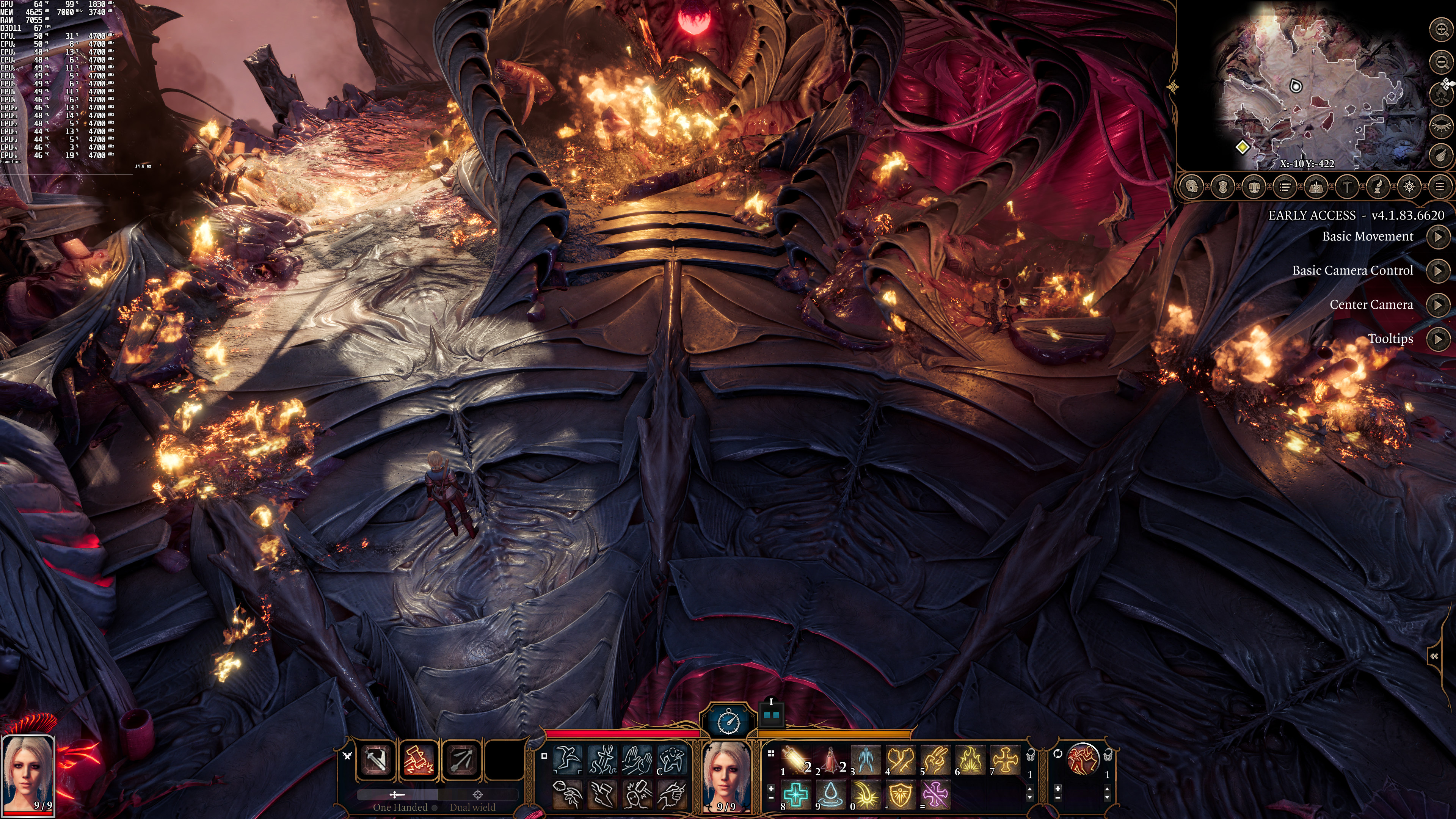Open the journal list icon
Image resolution: width=1456 pixels, height=819 pixels.
pyautogui.click(x=1285, y=187)
